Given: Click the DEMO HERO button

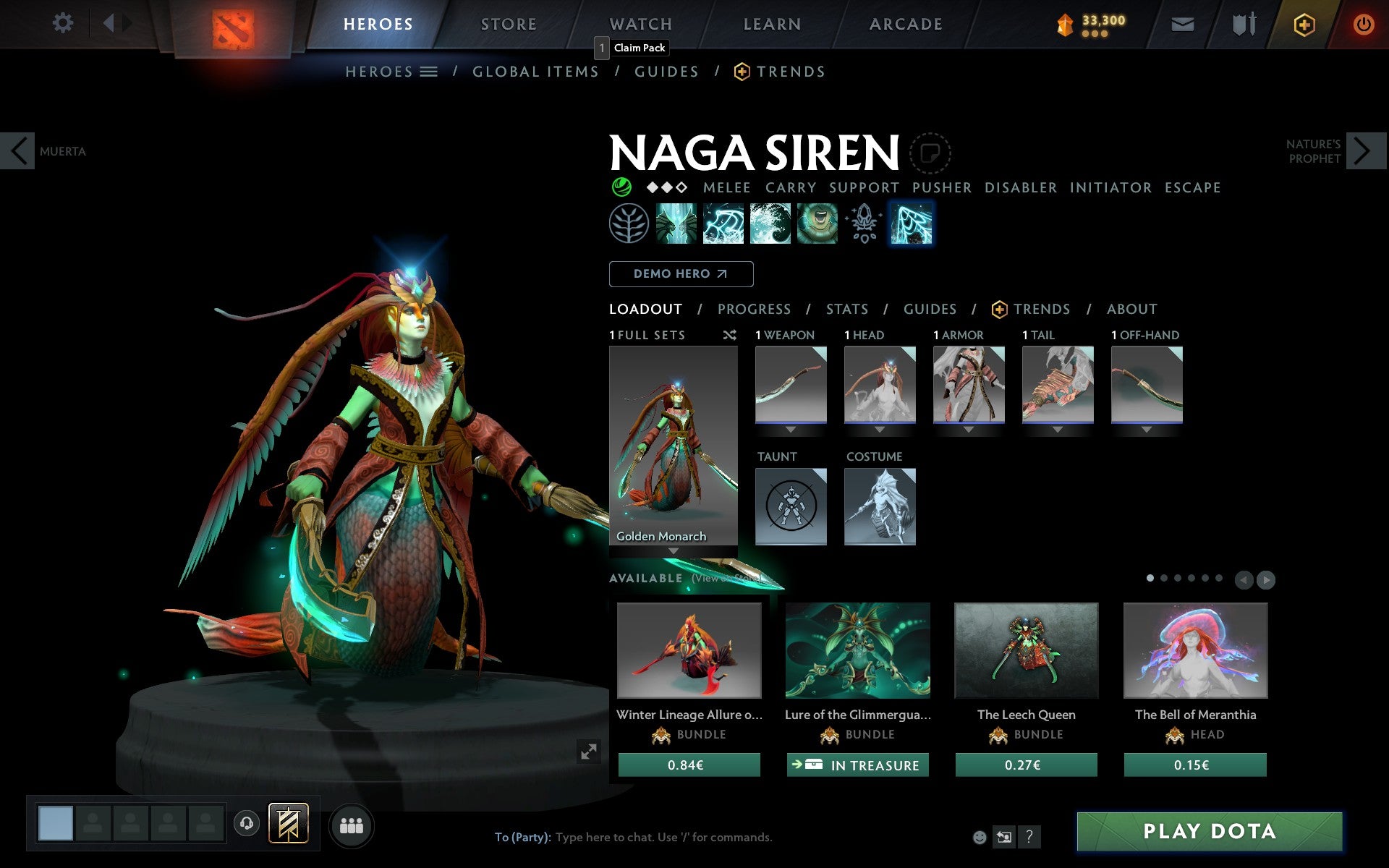Looking at the screenshot, I should (x=681, y=274).
